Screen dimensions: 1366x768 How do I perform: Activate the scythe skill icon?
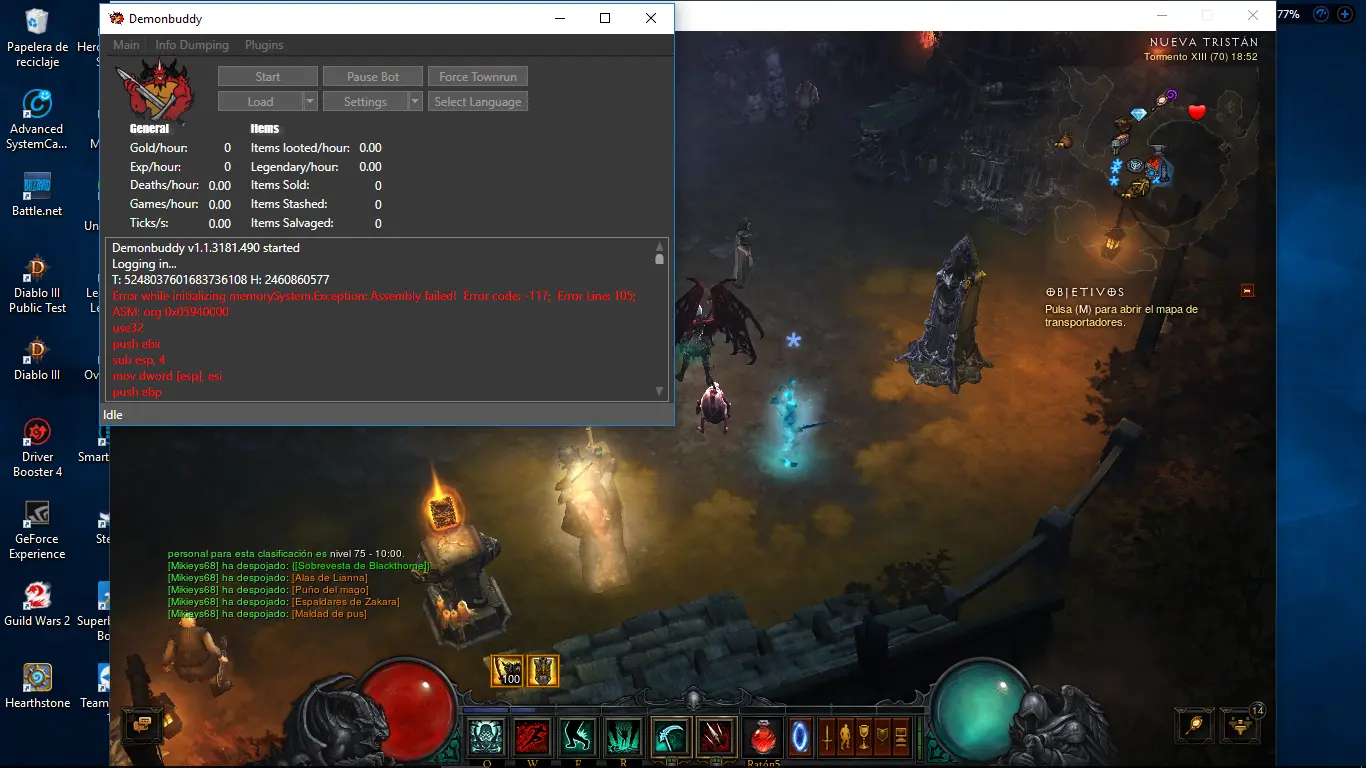[669, 738]
